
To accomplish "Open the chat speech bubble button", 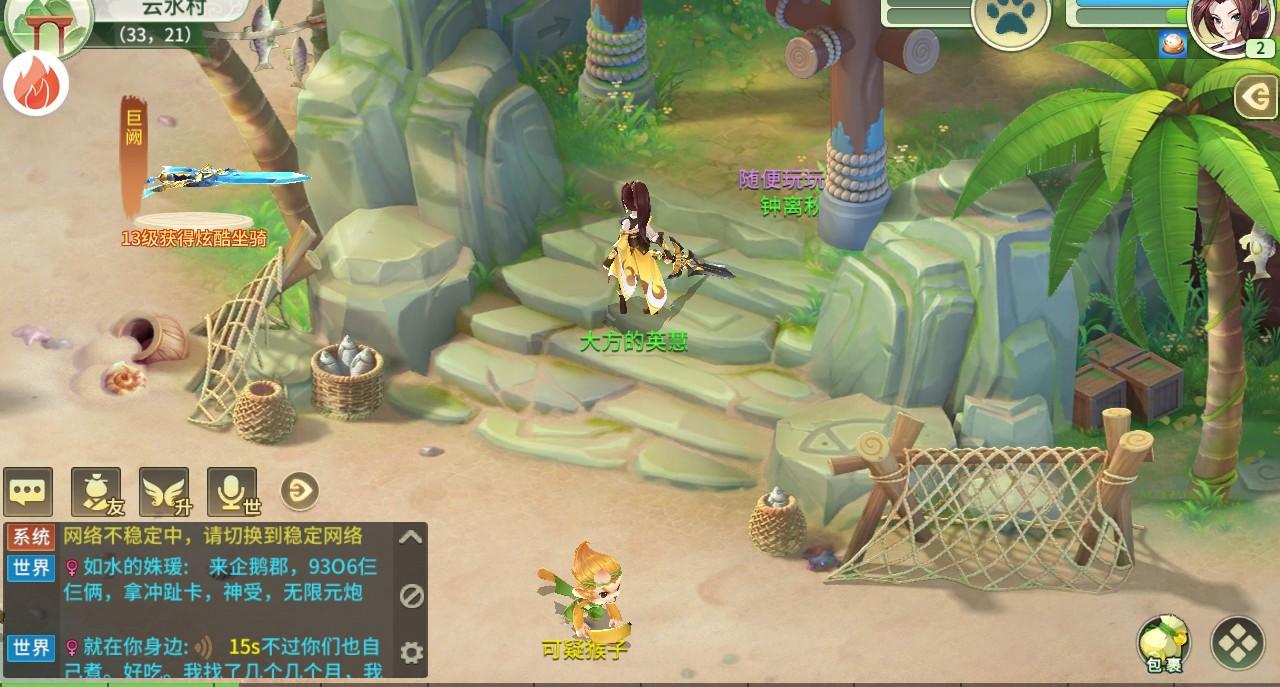I will click(x=28, y=491).
